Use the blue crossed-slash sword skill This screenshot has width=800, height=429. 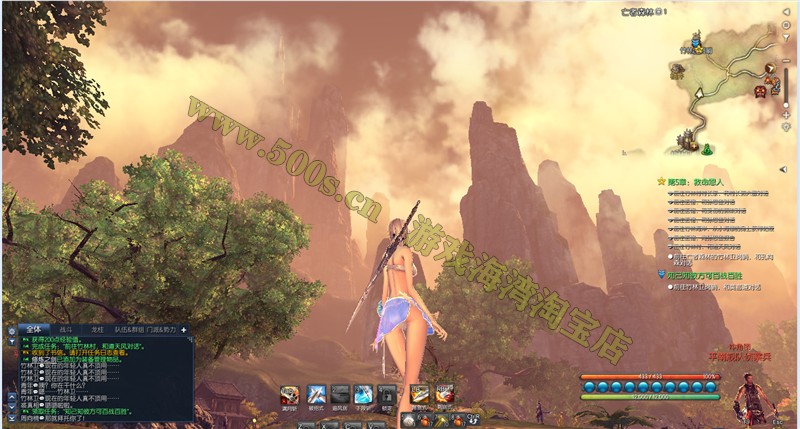tap(316, 394)
